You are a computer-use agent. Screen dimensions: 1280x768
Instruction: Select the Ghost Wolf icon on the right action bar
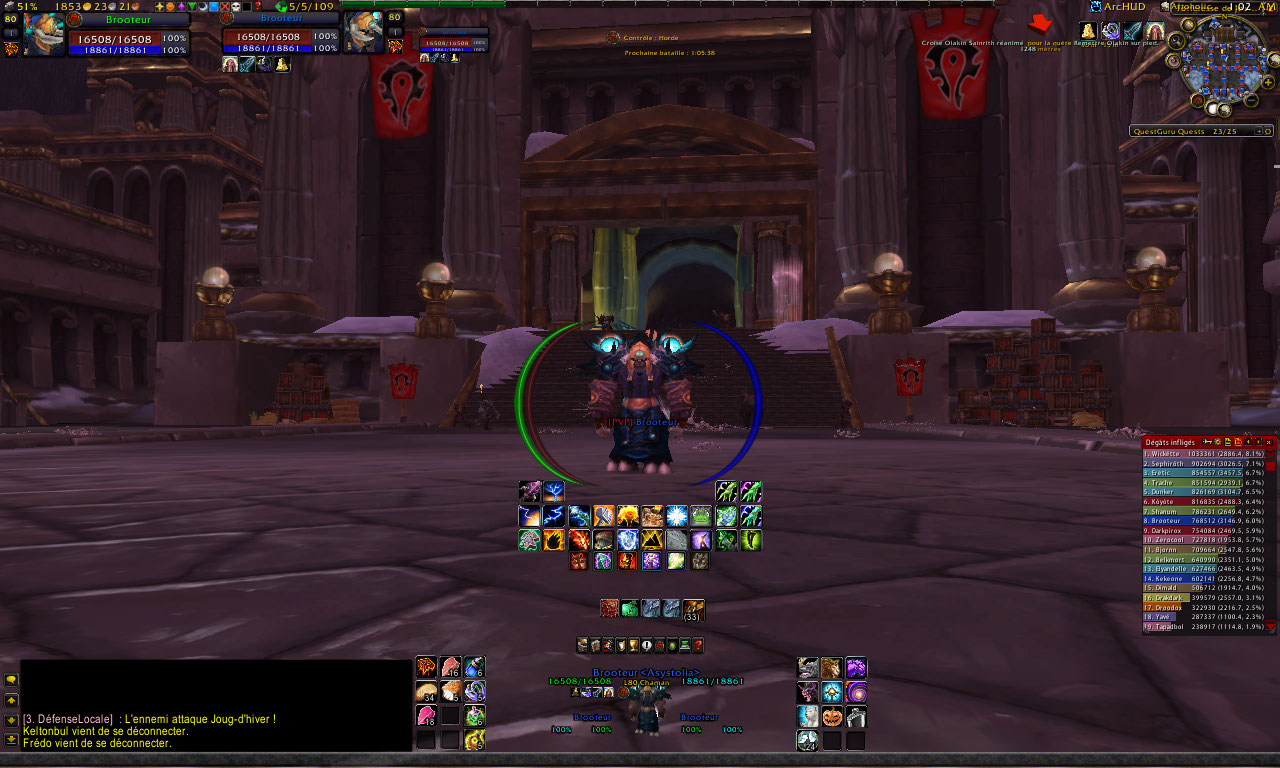pos(807,717)
